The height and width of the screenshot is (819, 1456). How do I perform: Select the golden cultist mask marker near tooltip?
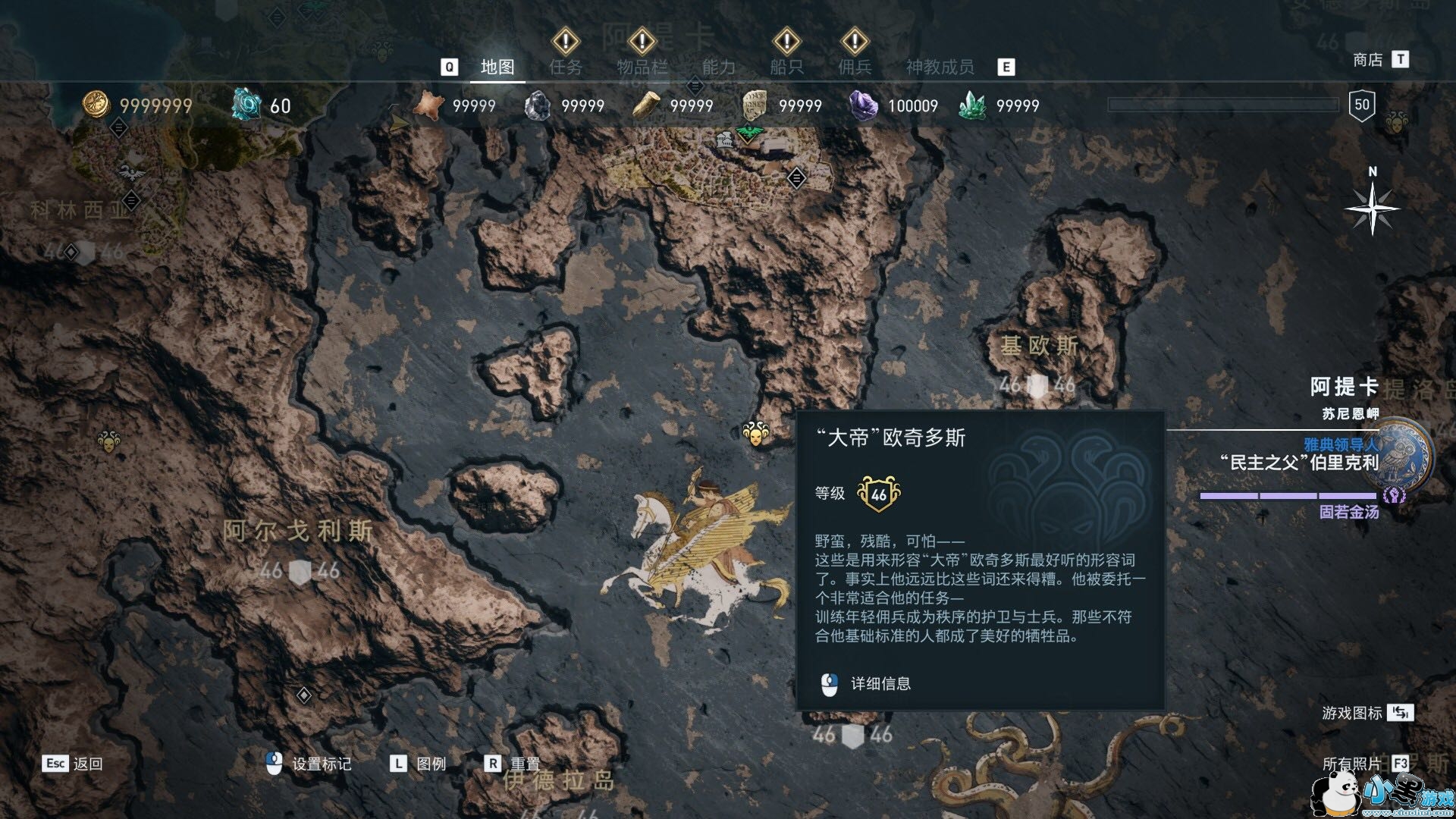point(755,434)
